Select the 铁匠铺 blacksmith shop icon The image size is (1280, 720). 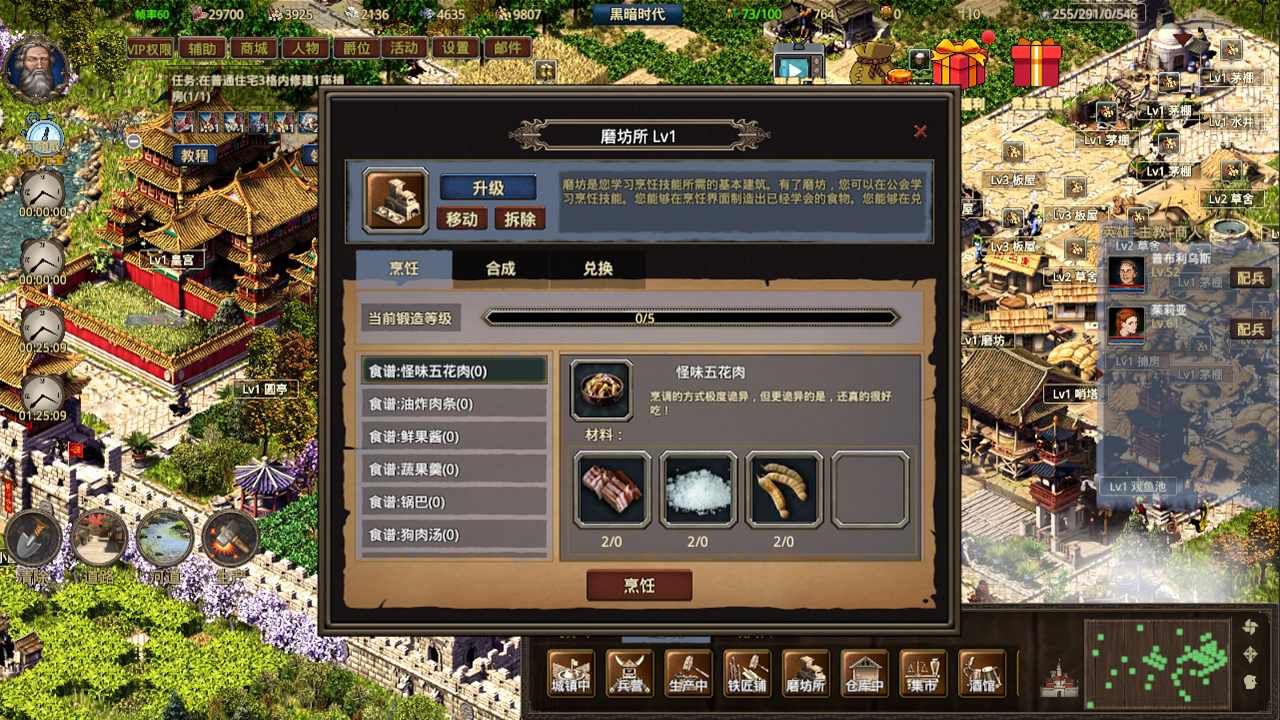[x=747, y=675]
